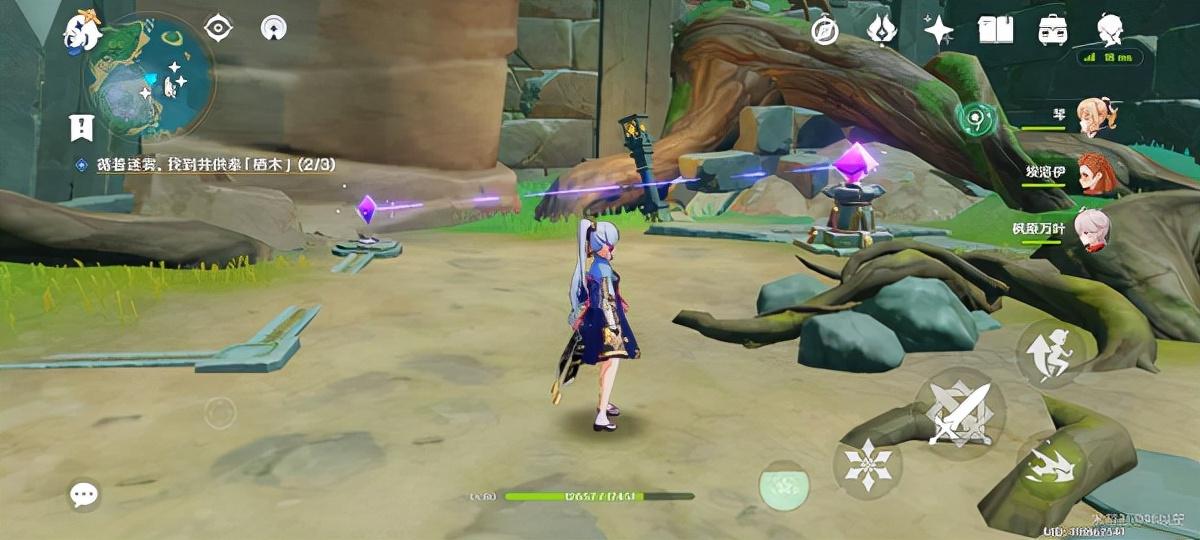Open the chat speech bubble
This screenshot has height=540, width=1200.
tap(84, 494)
